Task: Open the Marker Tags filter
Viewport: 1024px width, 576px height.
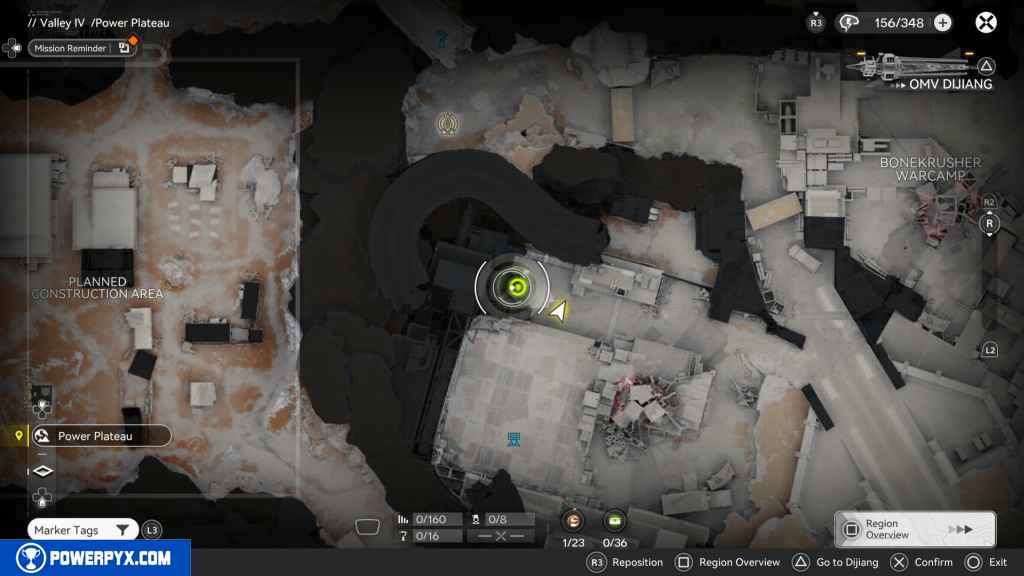Action: [x=84, y=530]
